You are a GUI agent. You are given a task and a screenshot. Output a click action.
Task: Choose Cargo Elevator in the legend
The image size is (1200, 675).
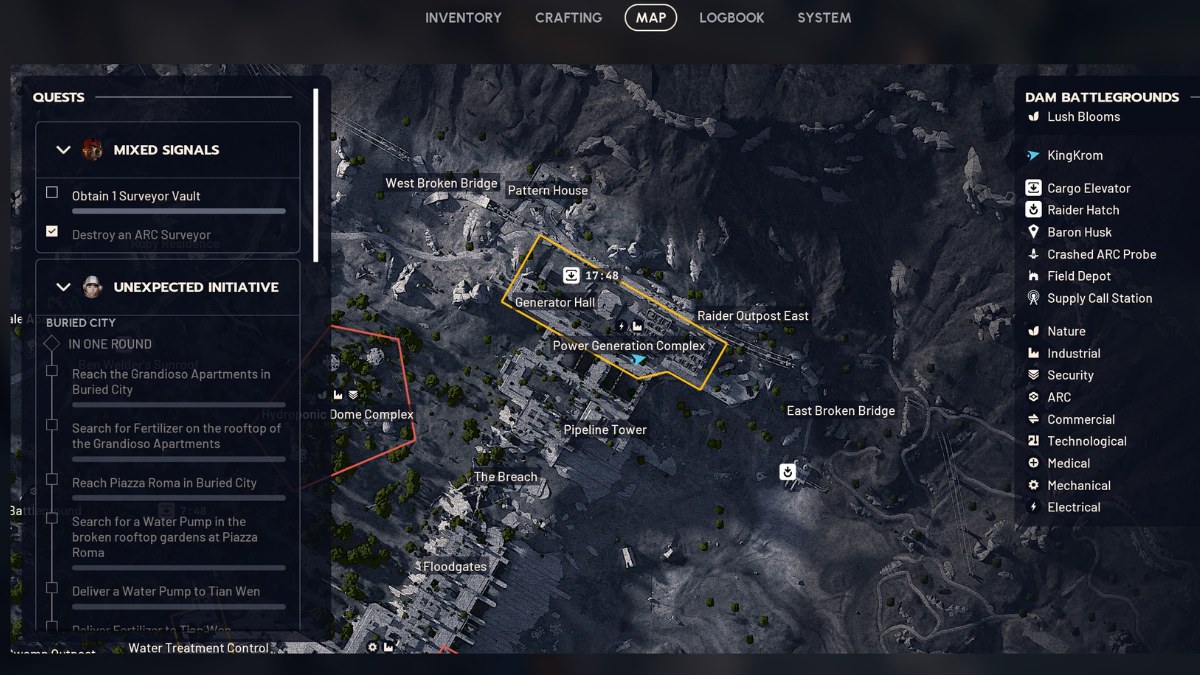[1088, 188]
